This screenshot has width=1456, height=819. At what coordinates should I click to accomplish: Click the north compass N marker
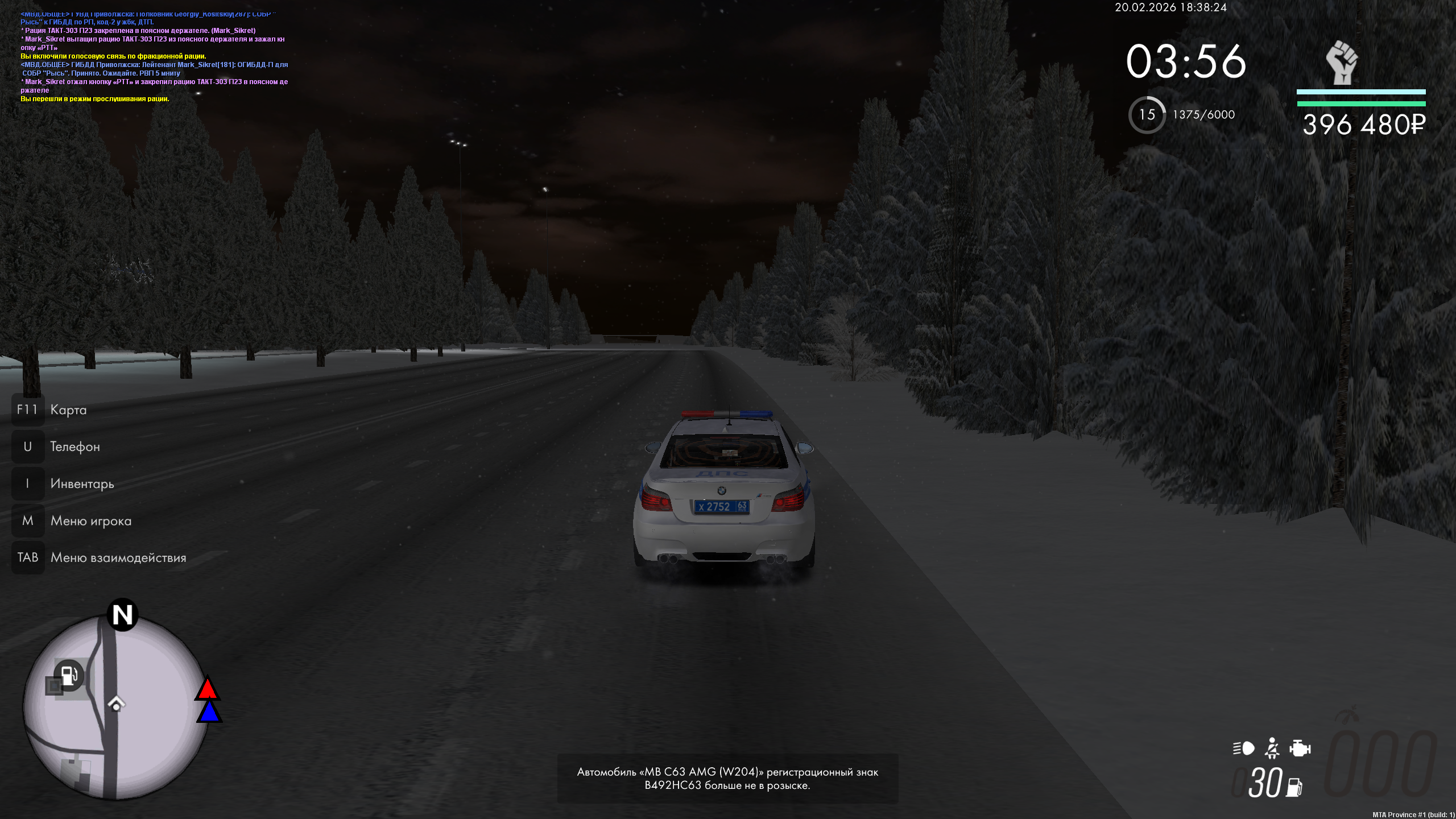(x=122, y=615)
